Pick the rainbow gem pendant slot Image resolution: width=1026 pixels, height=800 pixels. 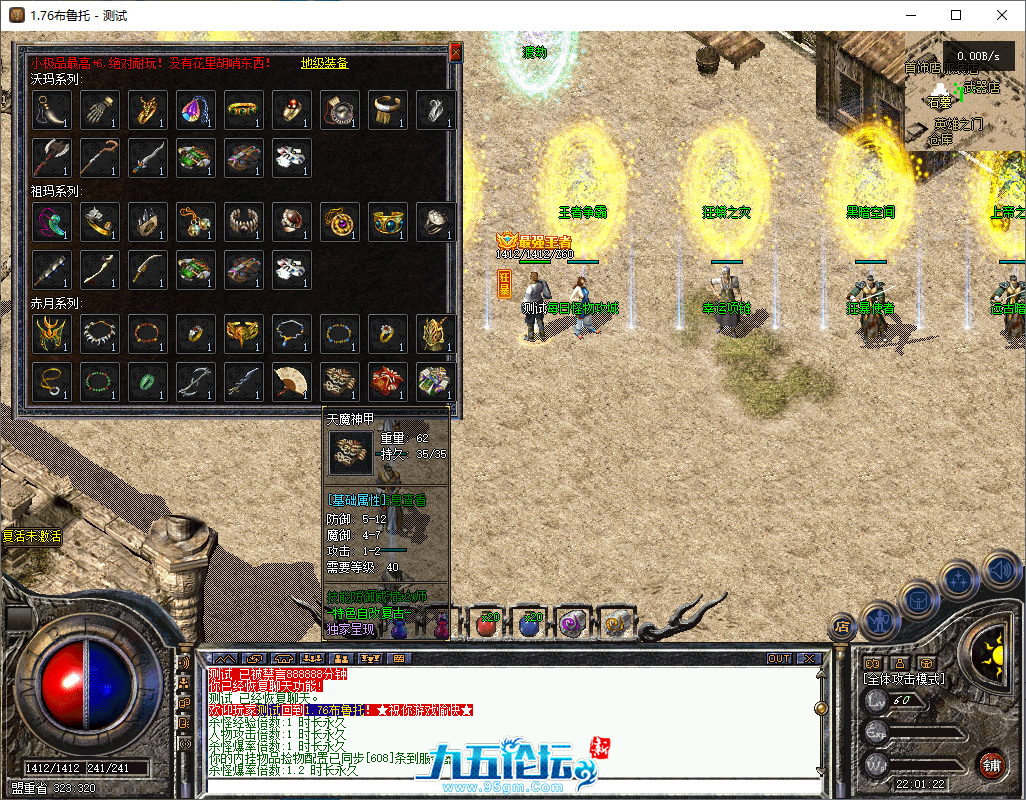[x=195, y=109]
